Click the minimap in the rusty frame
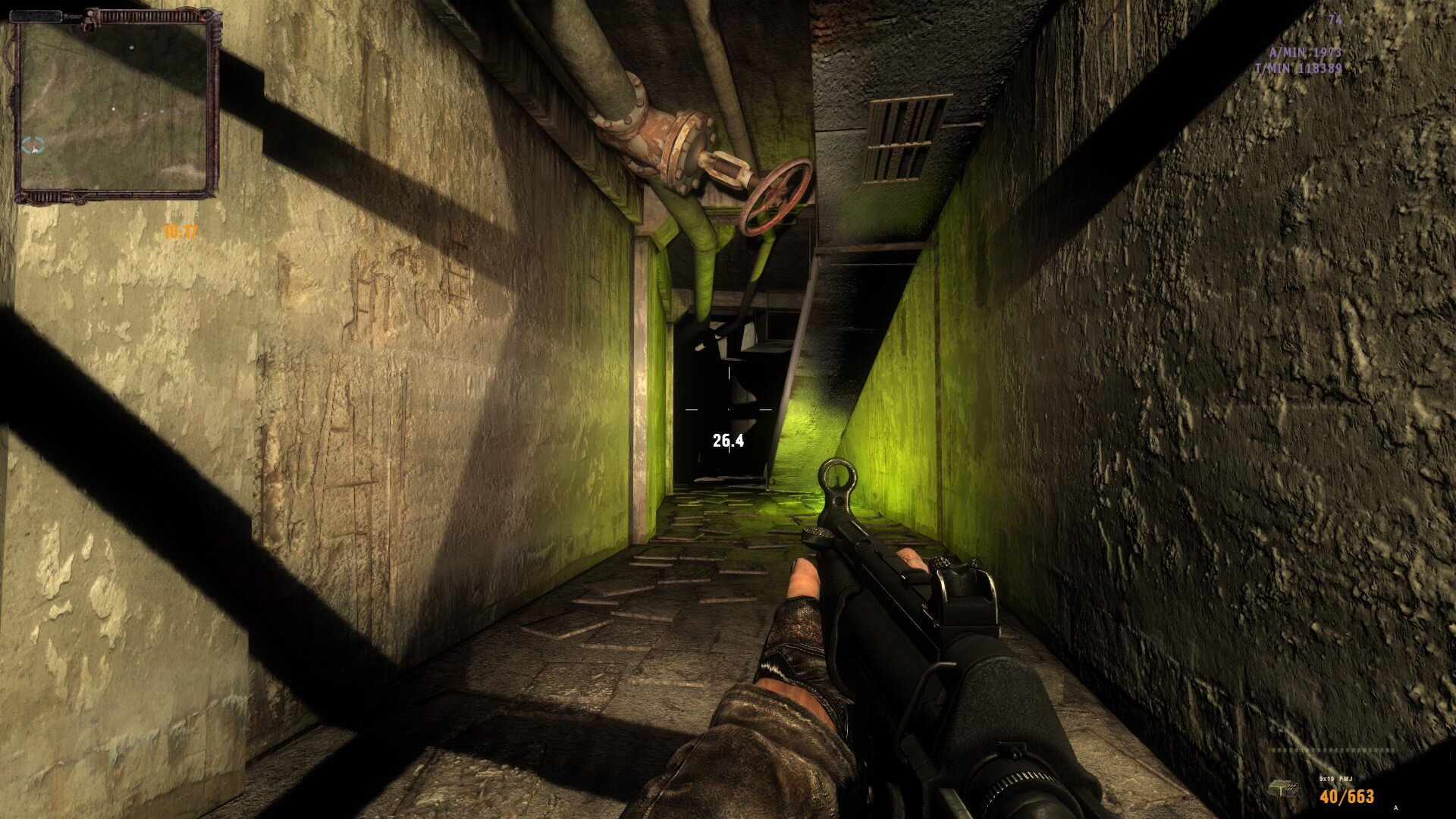Viewport: 1456px width, 819px height. click(x=115, y=106)
